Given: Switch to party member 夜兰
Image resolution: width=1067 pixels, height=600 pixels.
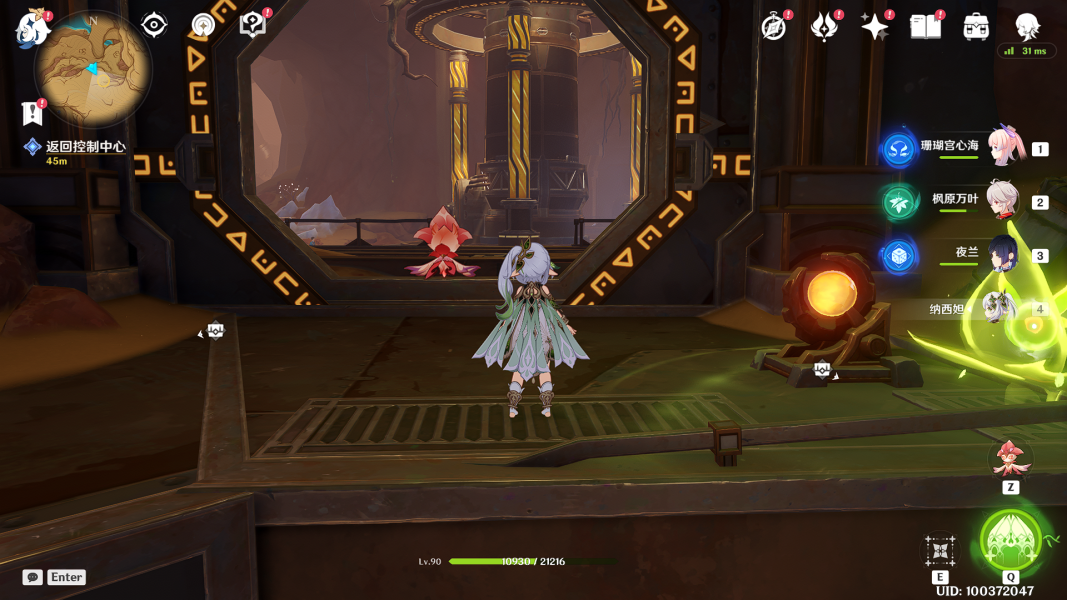Looking at the screenshot, I should (1001, 254).
